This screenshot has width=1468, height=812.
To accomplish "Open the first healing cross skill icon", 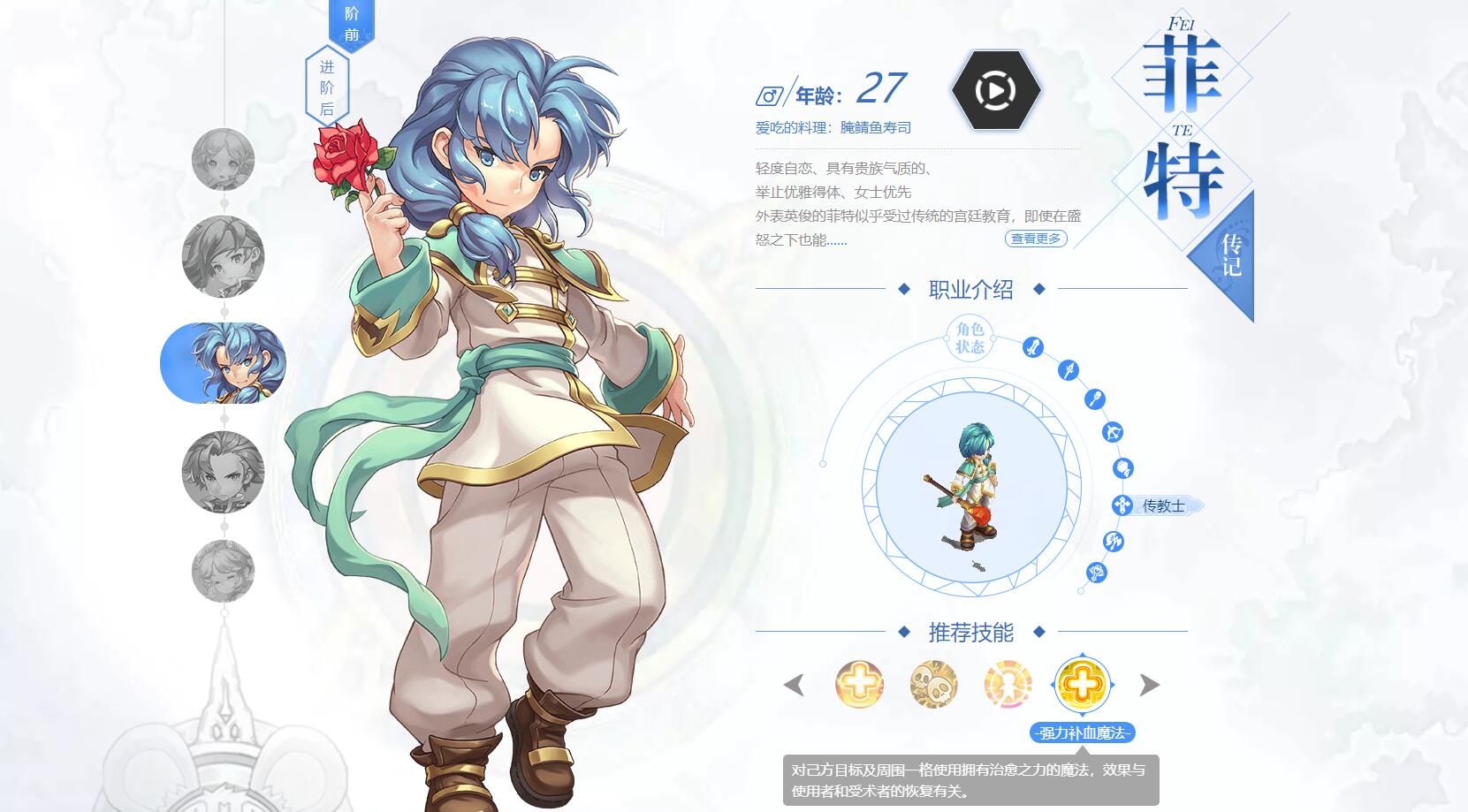I will (x=862, y=686).
